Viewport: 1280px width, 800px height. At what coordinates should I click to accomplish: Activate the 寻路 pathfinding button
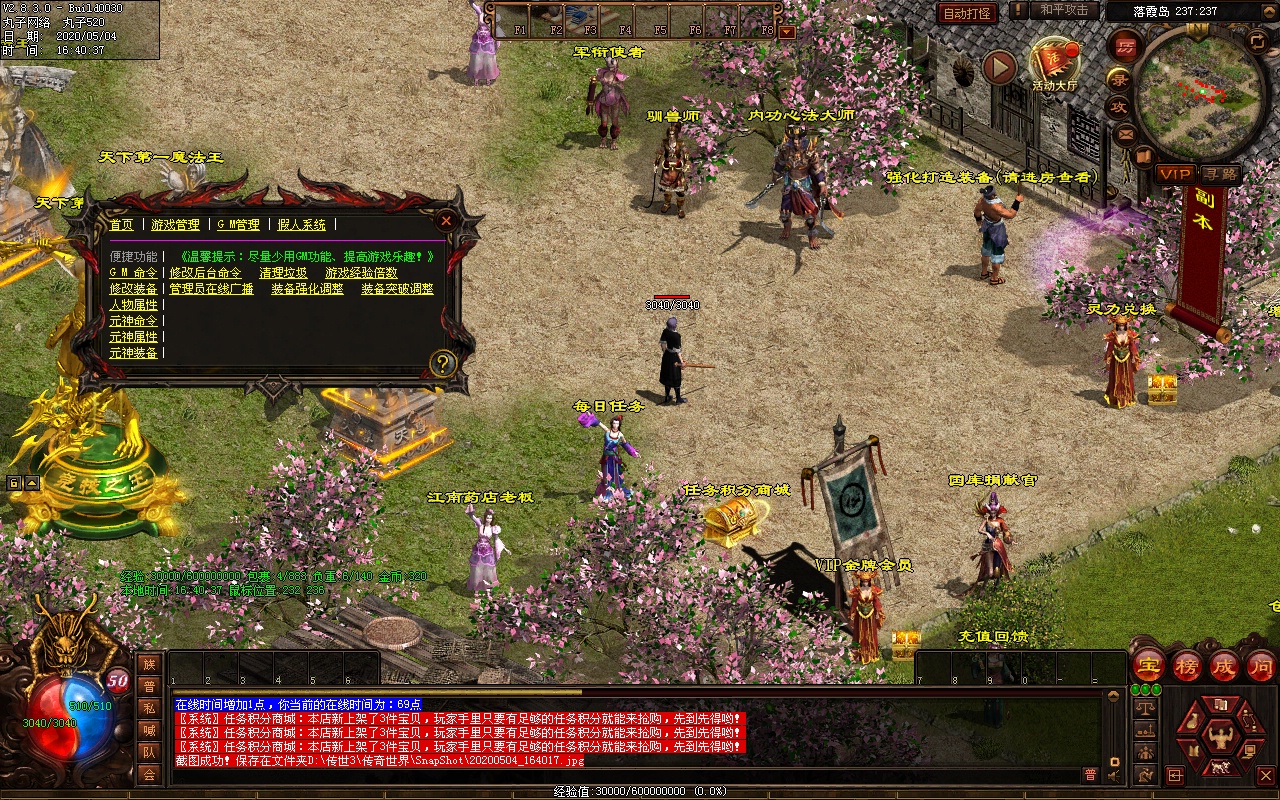1219,173
